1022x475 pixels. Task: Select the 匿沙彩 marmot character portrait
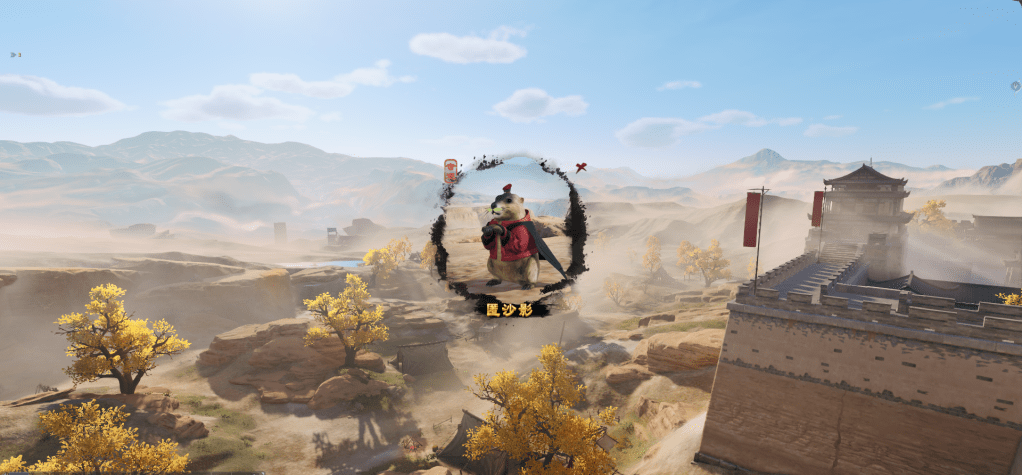click(511, 236)
